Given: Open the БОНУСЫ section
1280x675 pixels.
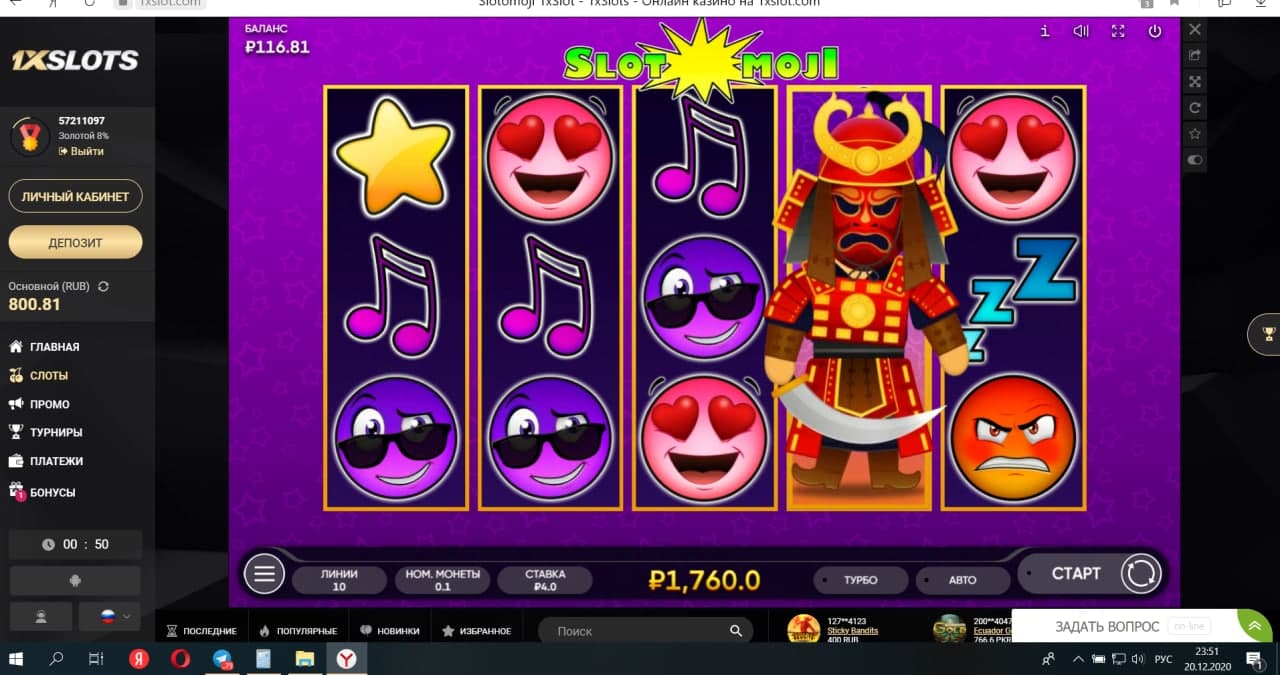Looking at the screenshot, I should click(x=52, y=492).
